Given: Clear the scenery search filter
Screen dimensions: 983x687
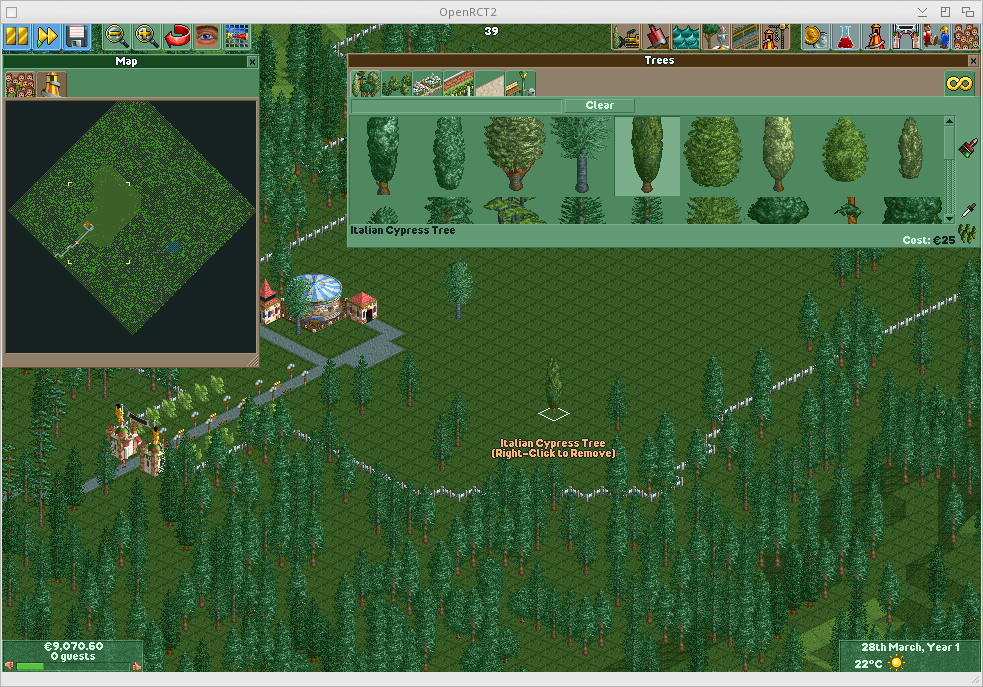Looking at the screenshot, I should 599,106.
